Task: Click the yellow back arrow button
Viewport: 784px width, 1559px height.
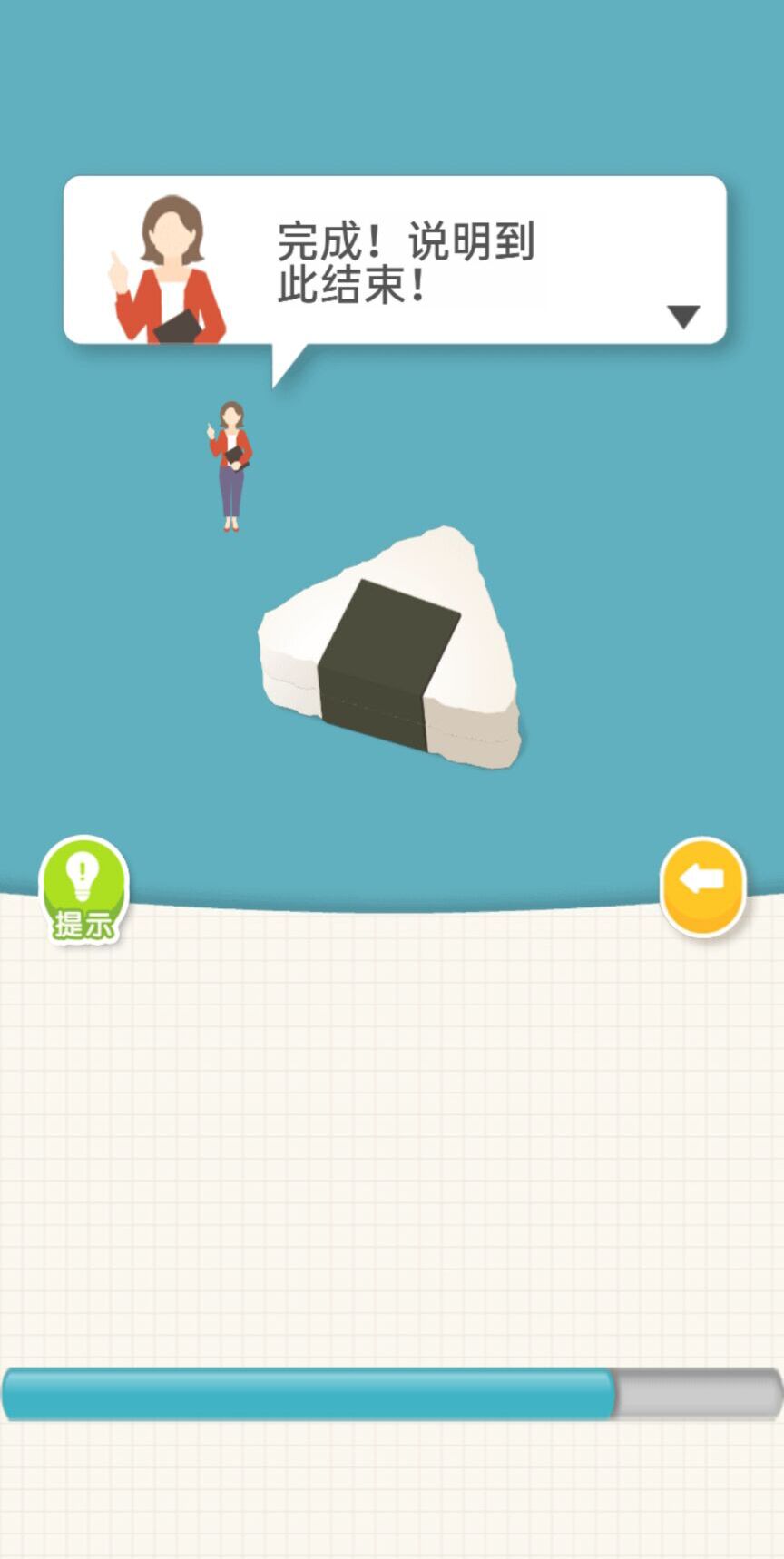Action: coord(702,884)
